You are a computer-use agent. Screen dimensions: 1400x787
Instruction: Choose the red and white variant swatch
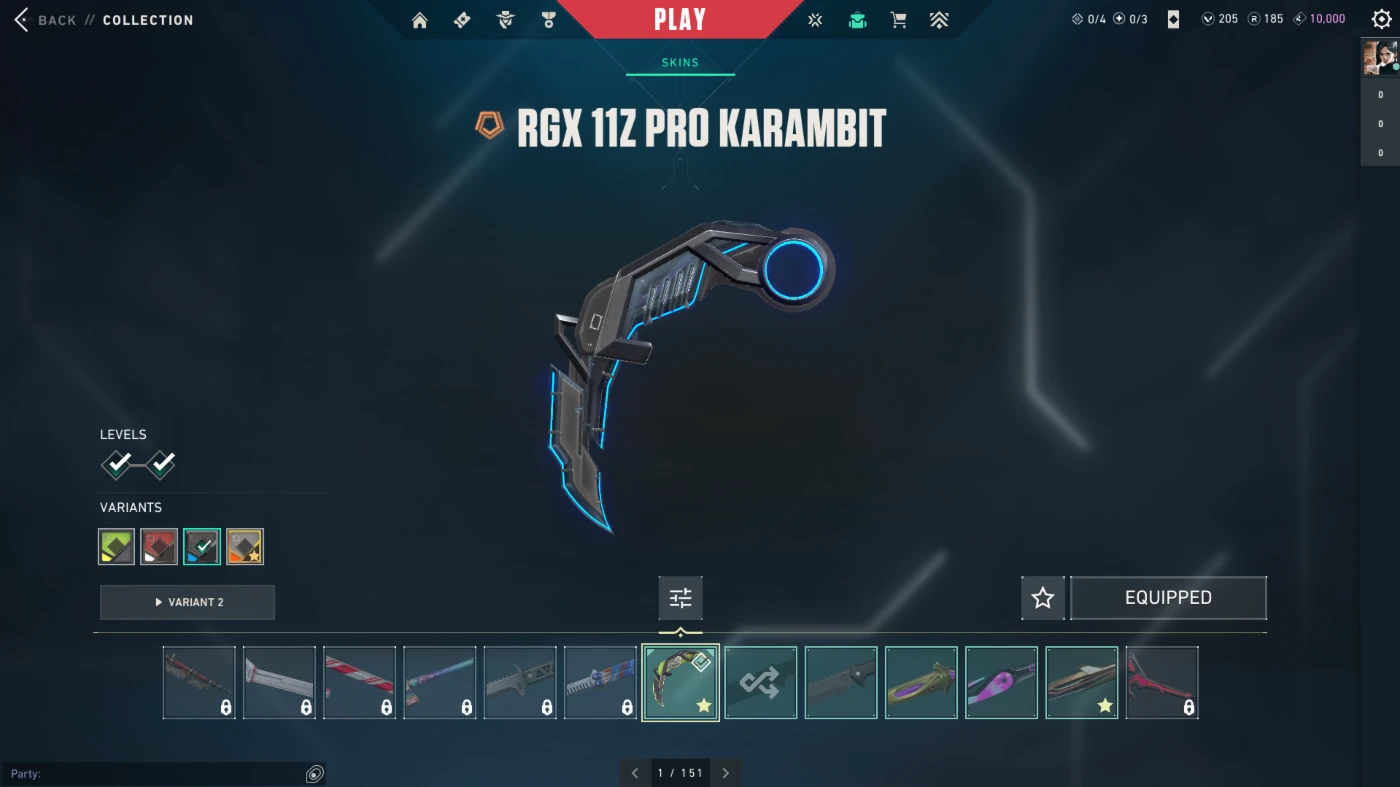pyautogui.click(x=159, y=547)
